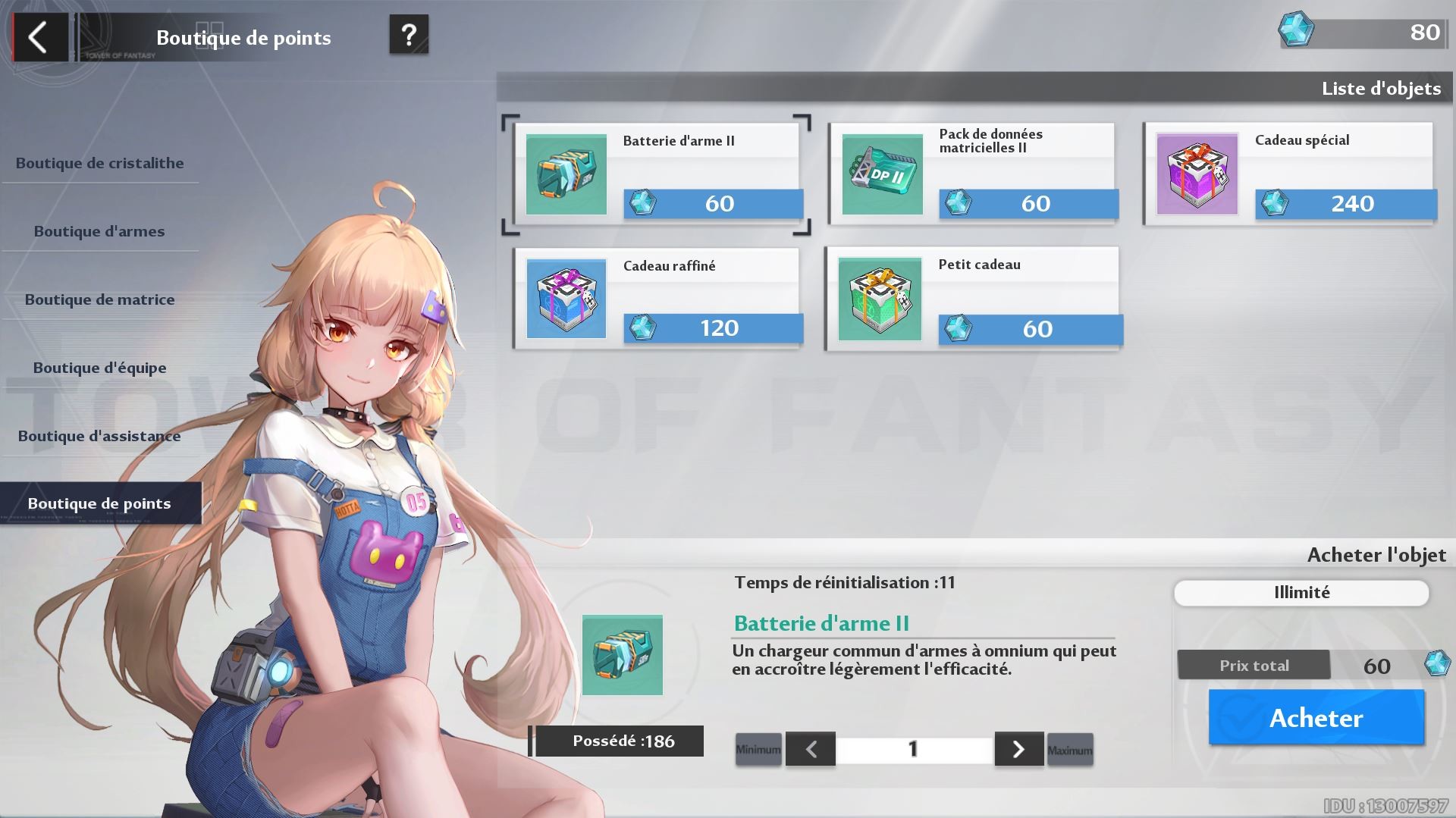This screenshot has height=818, width=1456.
Task: Select the Pack de données matricielles II icon
Action: (881, 174)
